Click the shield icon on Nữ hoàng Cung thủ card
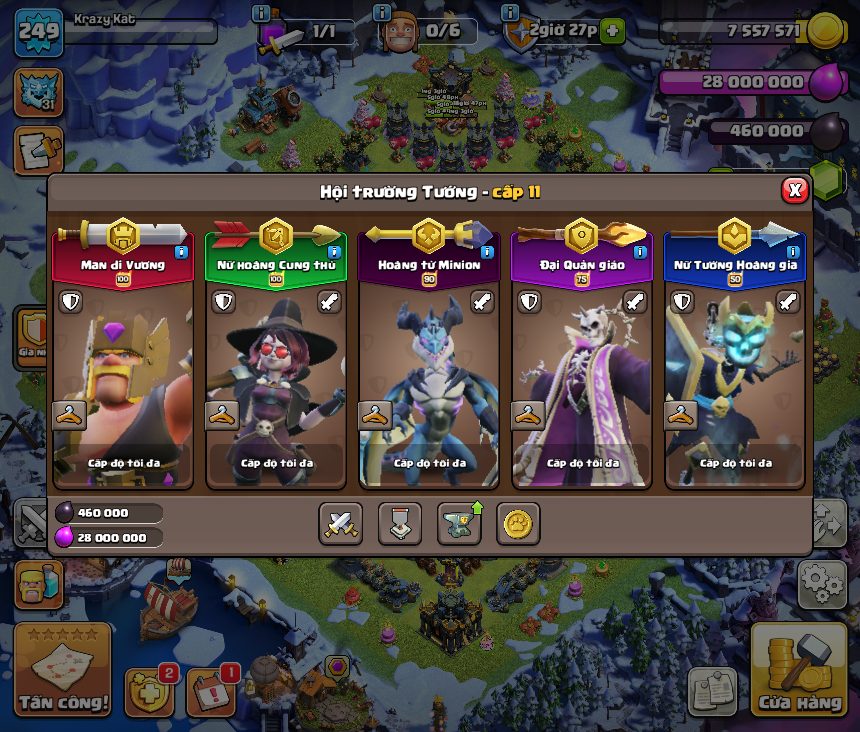Image resolution: width=860 pixels, height=732 pixels. coord(222,301)
